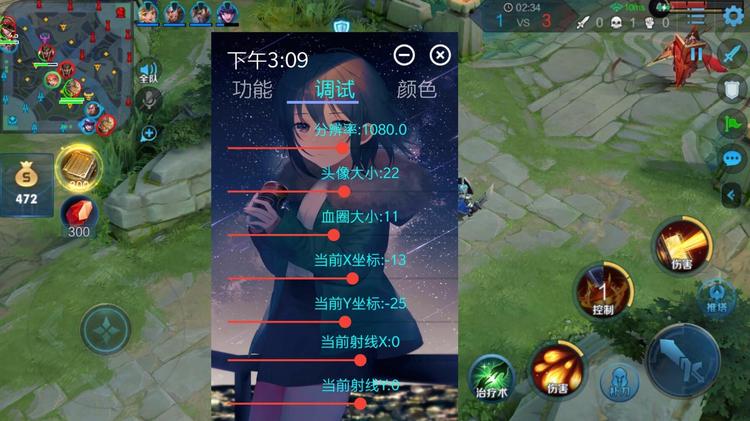Click the 头像大小 slider handle
Image resolution: width=750 pixels, height=421 pixels.
click(344, 191)
